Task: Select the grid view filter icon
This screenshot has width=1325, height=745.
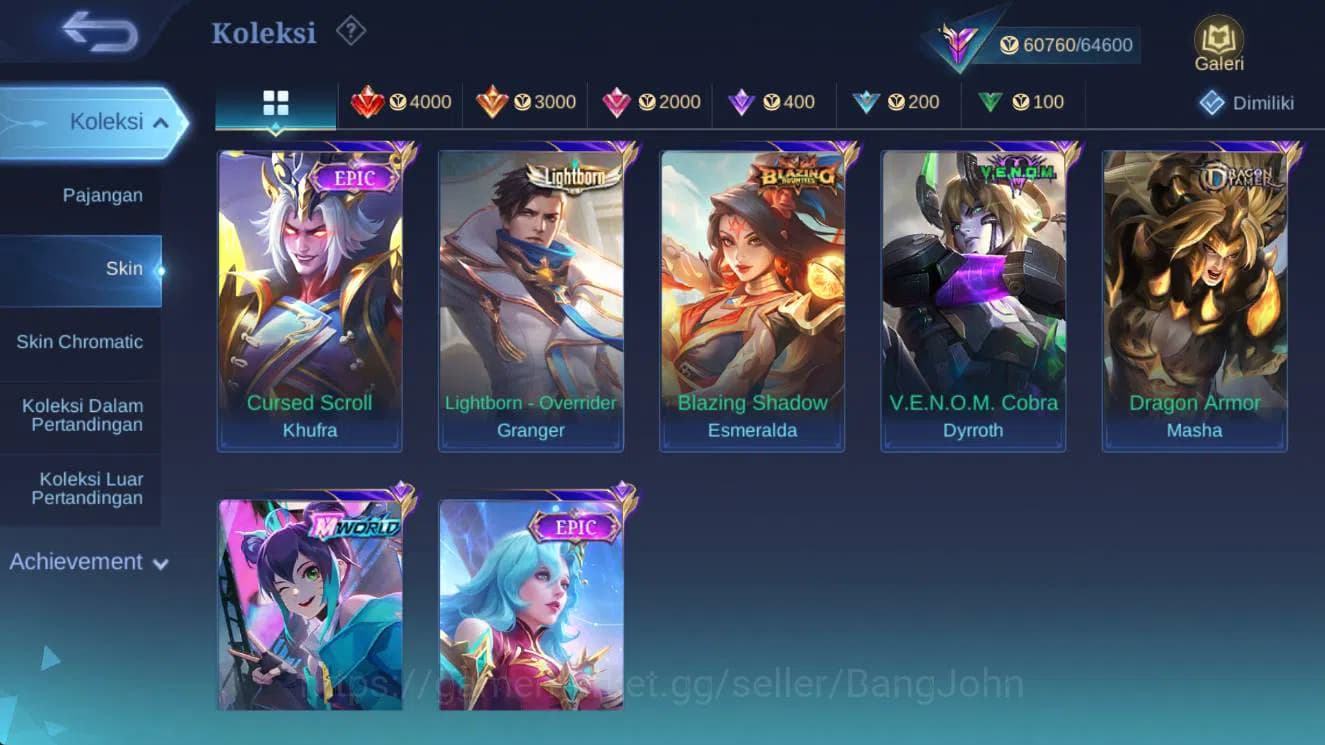Action: coord(274,102)
